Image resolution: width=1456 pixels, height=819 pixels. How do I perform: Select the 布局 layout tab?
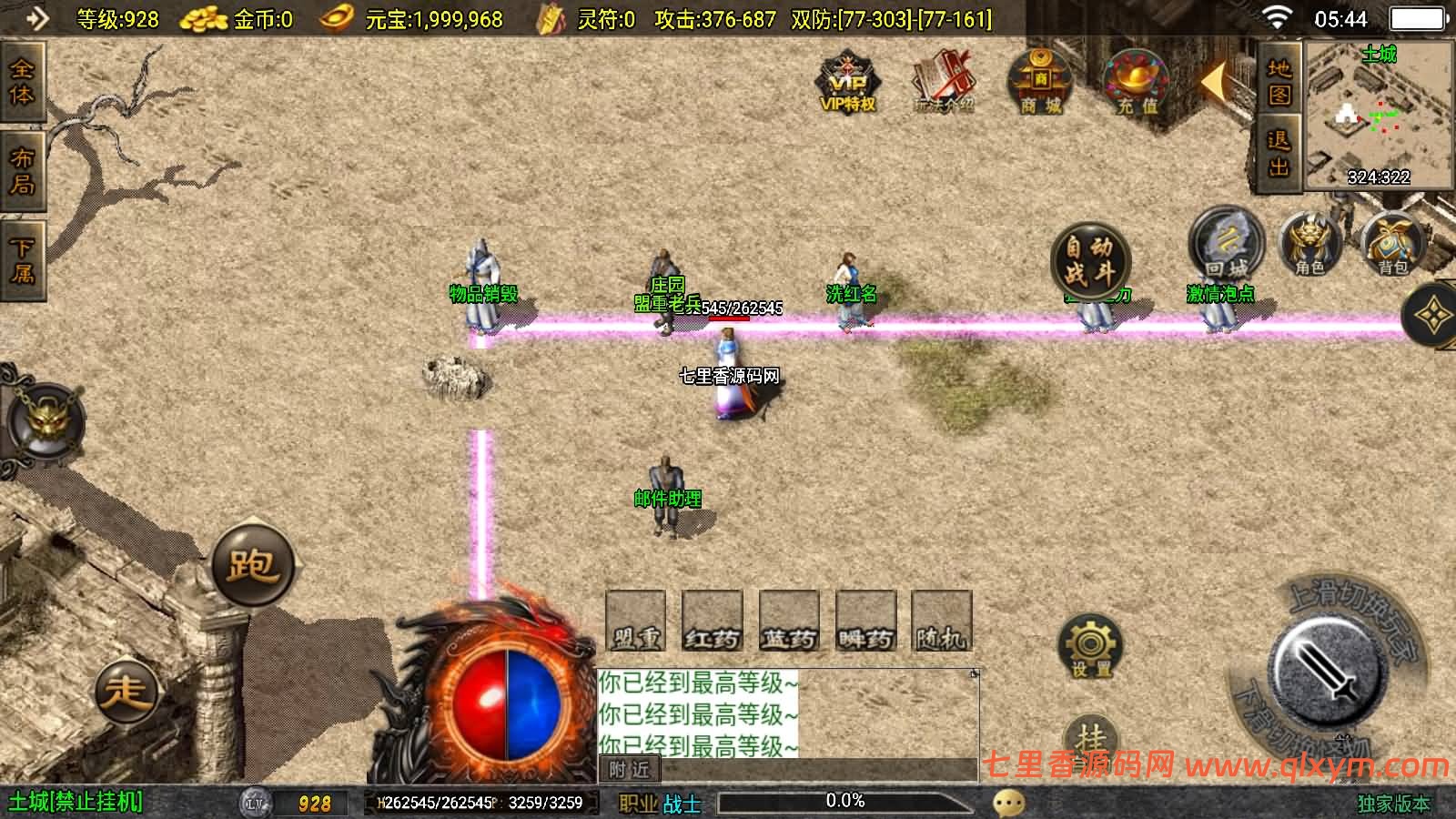pos(21,171)
